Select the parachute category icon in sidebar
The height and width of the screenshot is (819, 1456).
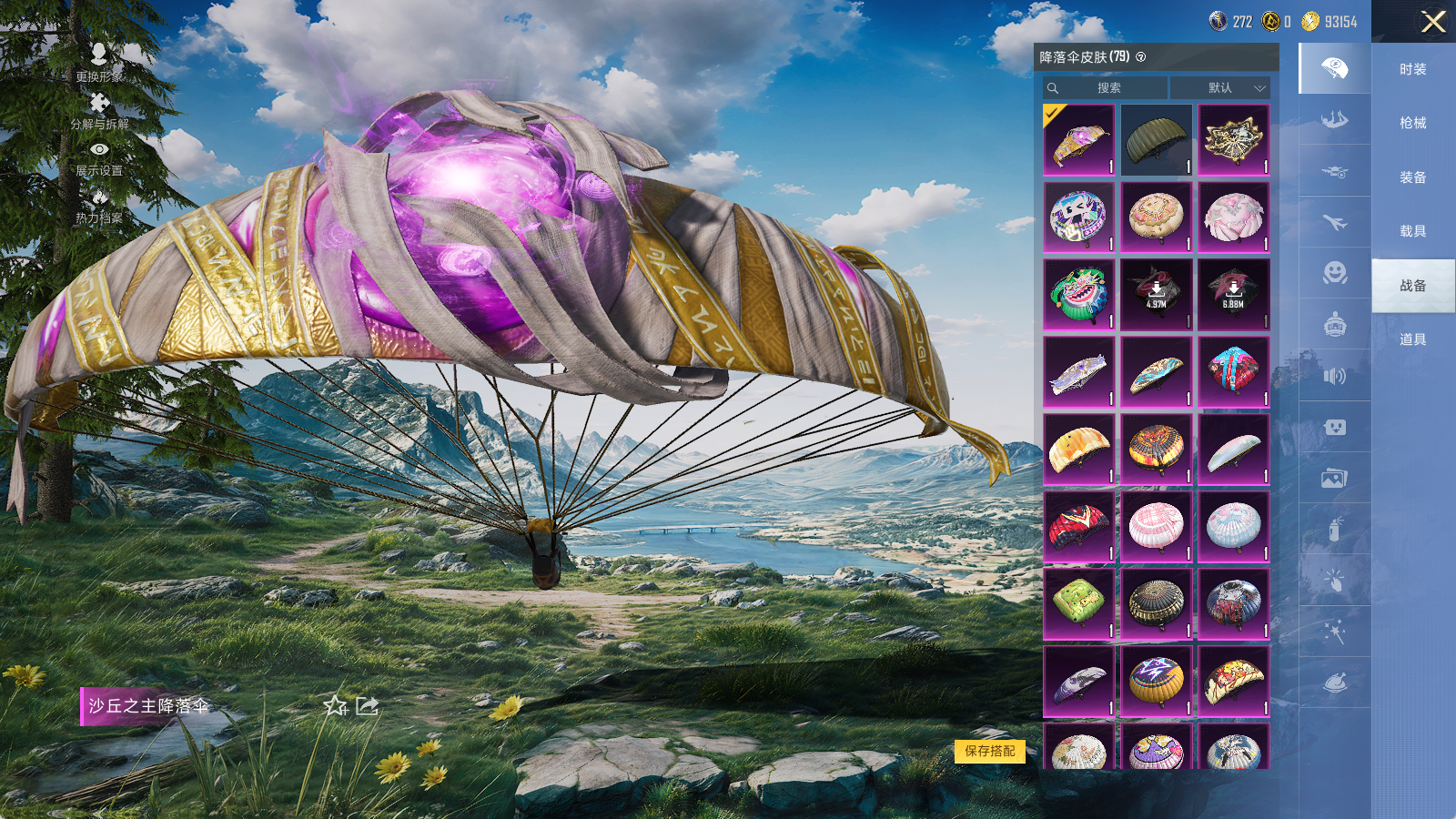(1334, 69)
